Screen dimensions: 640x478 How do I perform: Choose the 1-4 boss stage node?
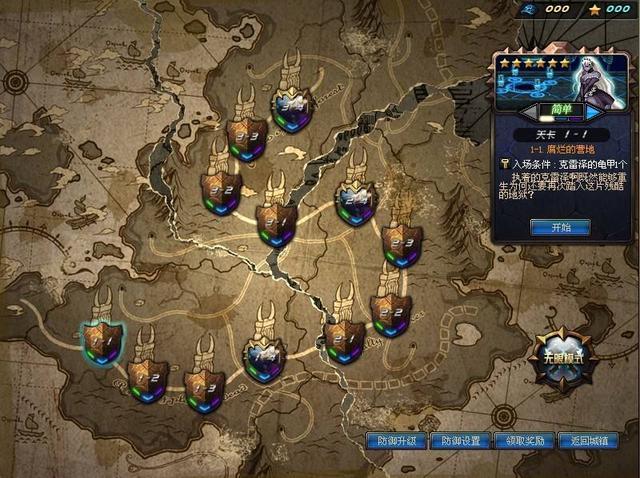(265, 357)
